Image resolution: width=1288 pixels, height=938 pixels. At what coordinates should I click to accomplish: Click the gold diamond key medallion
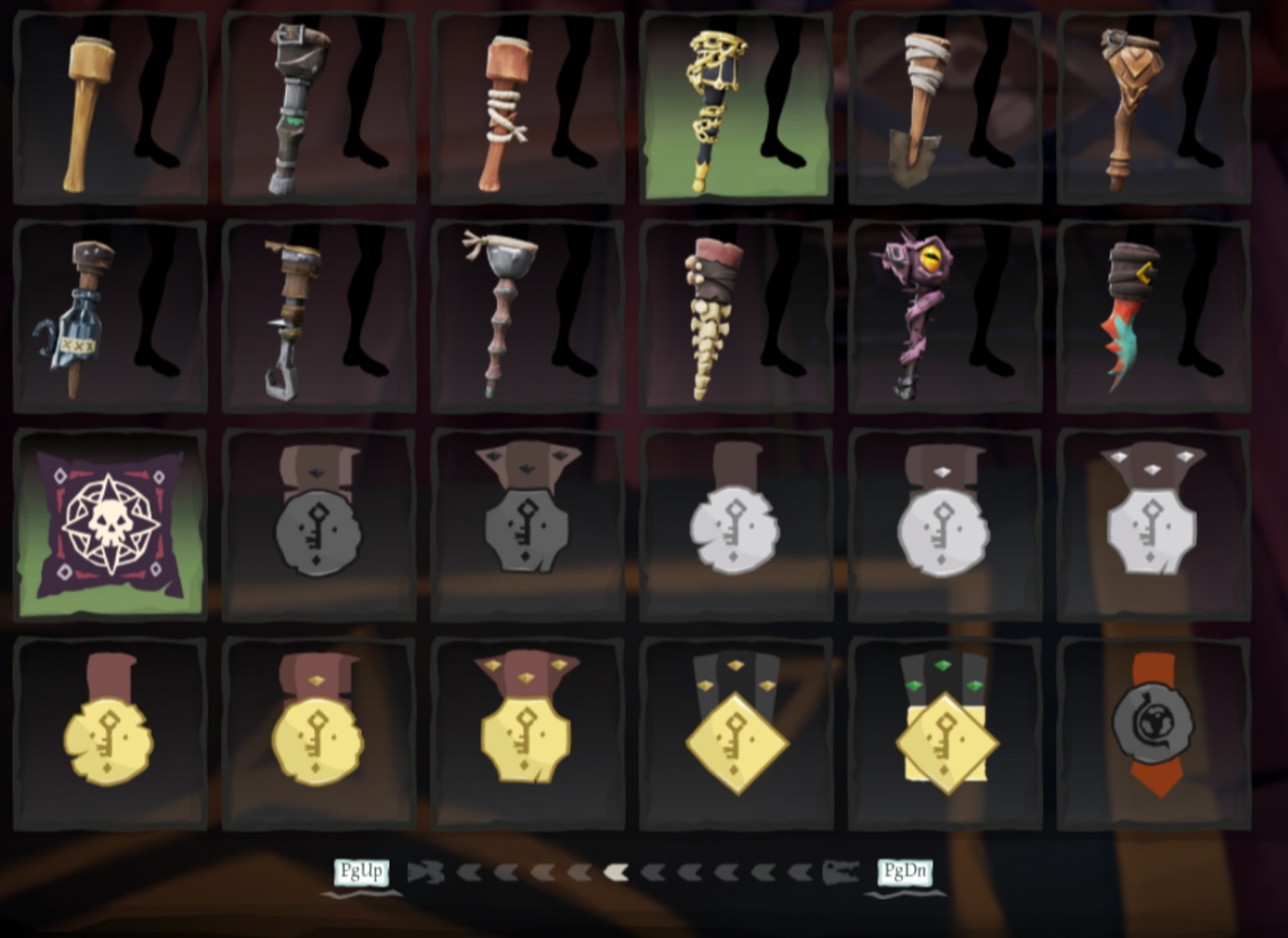point(736,738)
